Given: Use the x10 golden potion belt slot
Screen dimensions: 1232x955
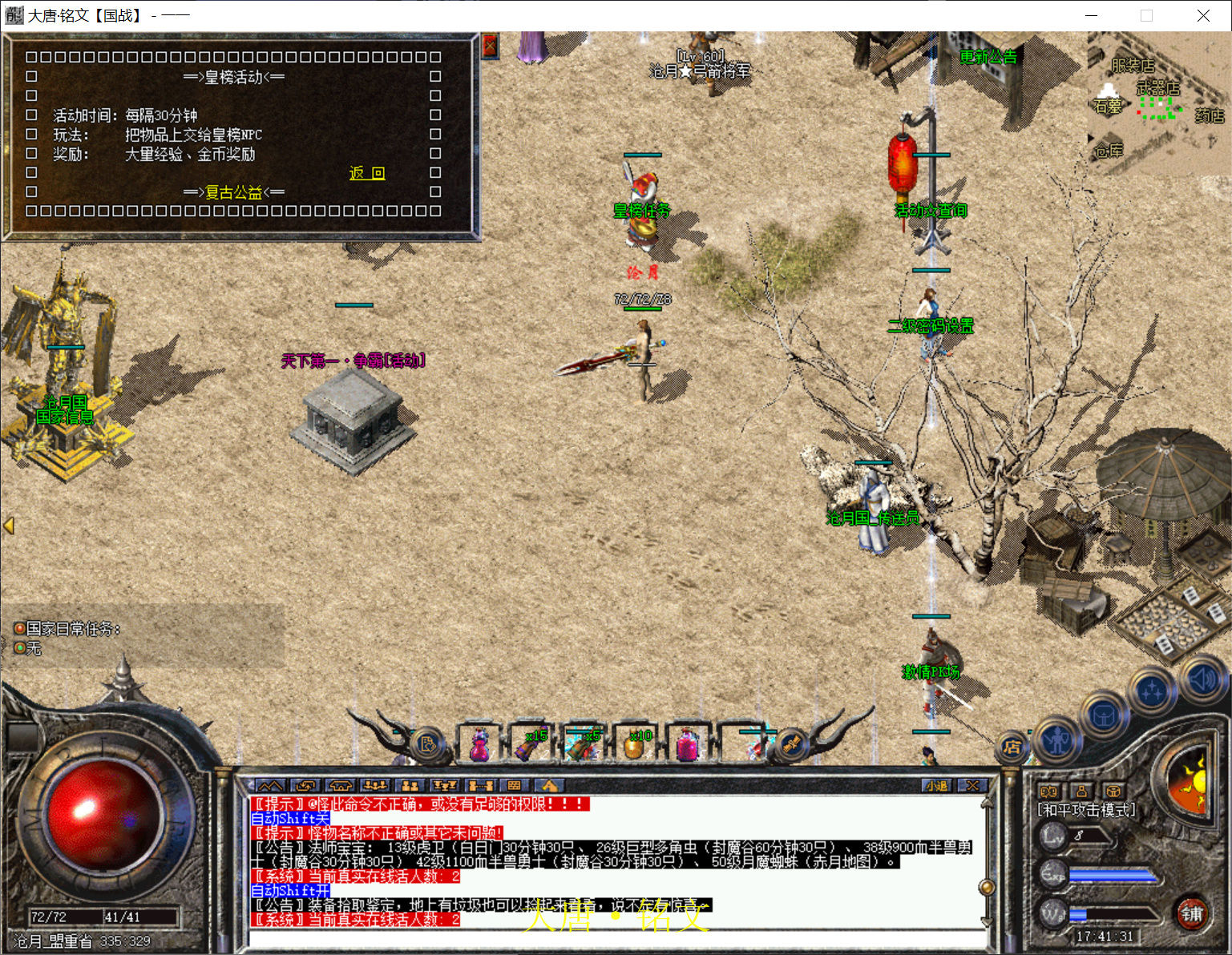Looking at the screenshot, I should tap(635, 743).
